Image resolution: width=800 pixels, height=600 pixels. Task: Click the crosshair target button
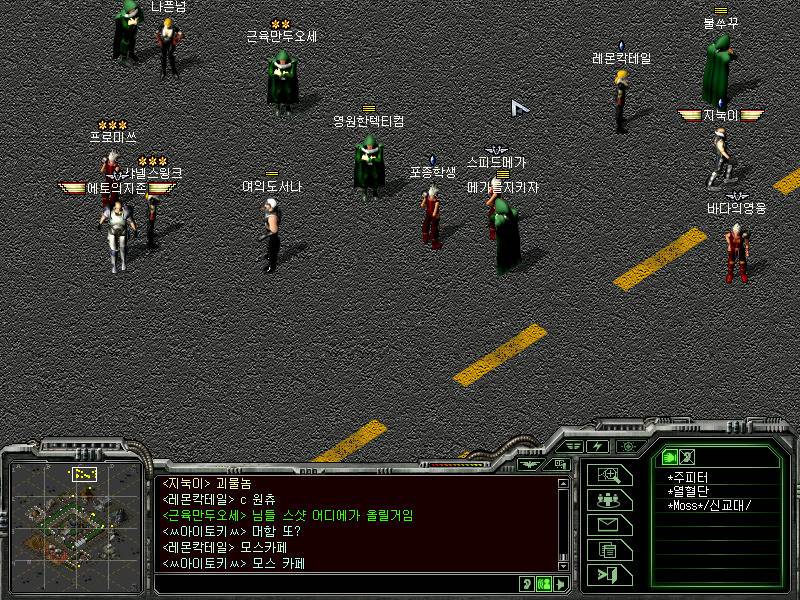628,446
